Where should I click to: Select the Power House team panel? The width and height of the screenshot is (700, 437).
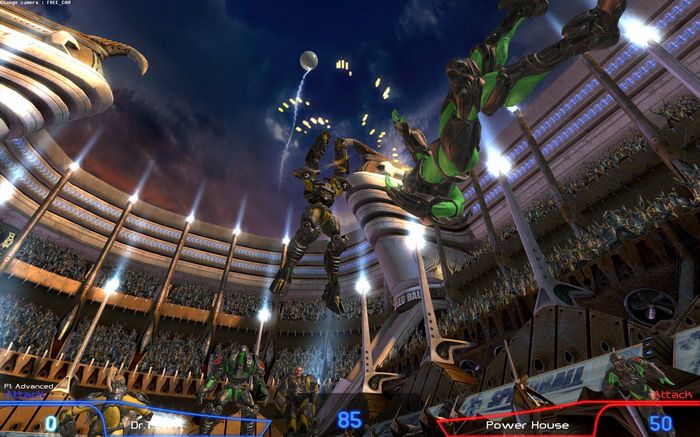527,425
